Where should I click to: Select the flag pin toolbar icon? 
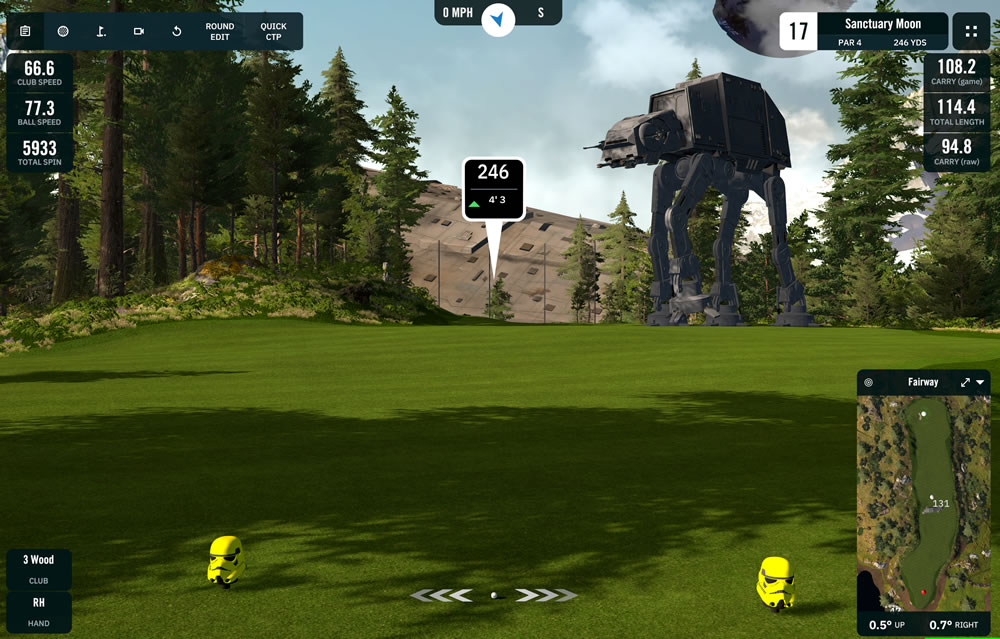[x=101, y=31]
